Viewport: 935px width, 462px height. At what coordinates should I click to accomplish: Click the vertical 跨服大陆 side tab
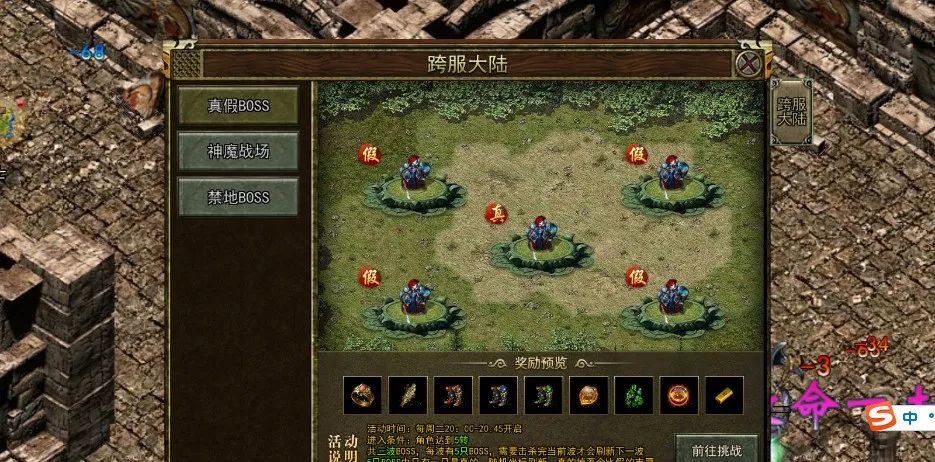coord(791,111)
